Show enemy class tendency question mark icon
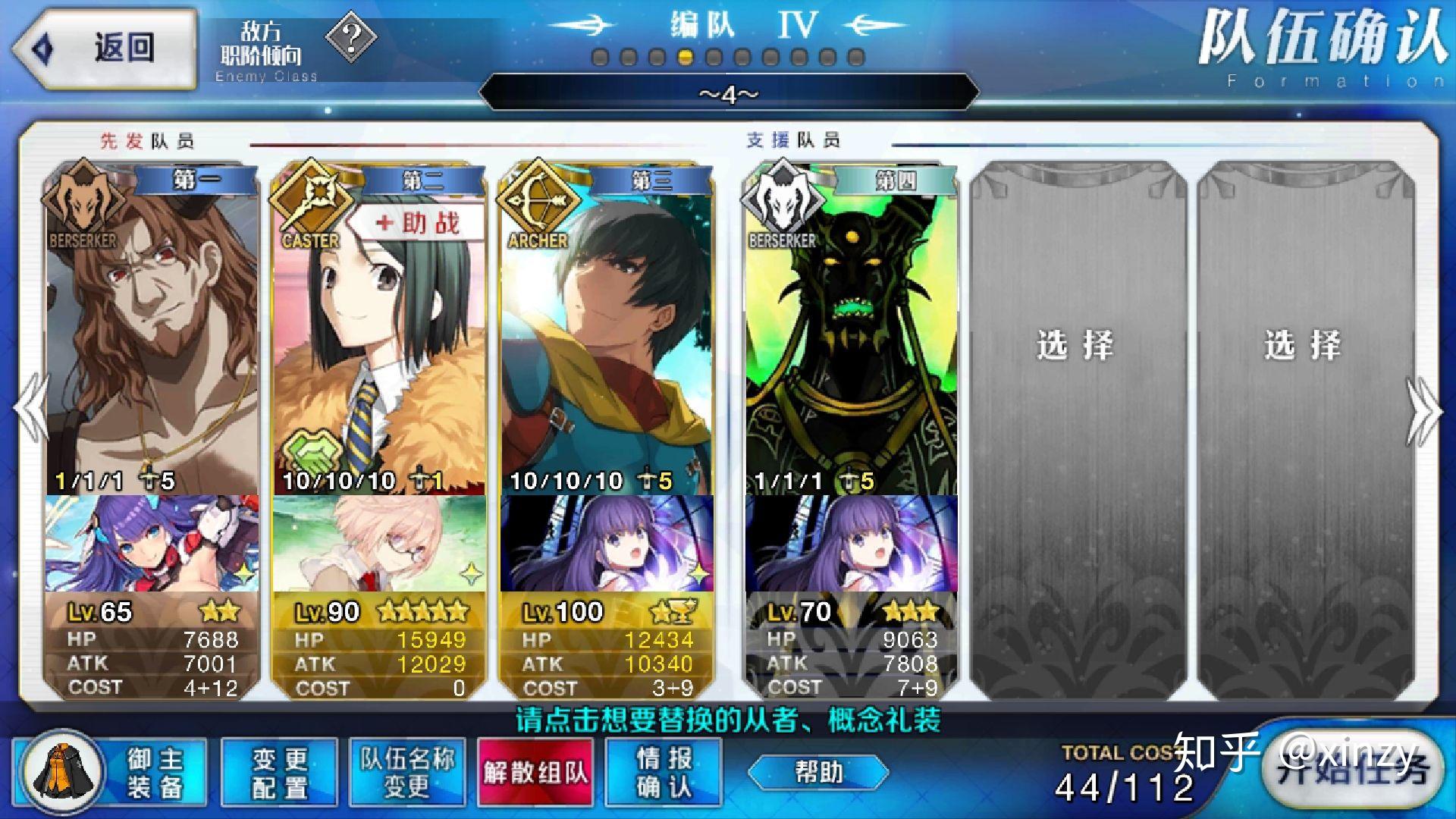The height and width of the screenshot is (819, 1456). (x=350, y=36)
